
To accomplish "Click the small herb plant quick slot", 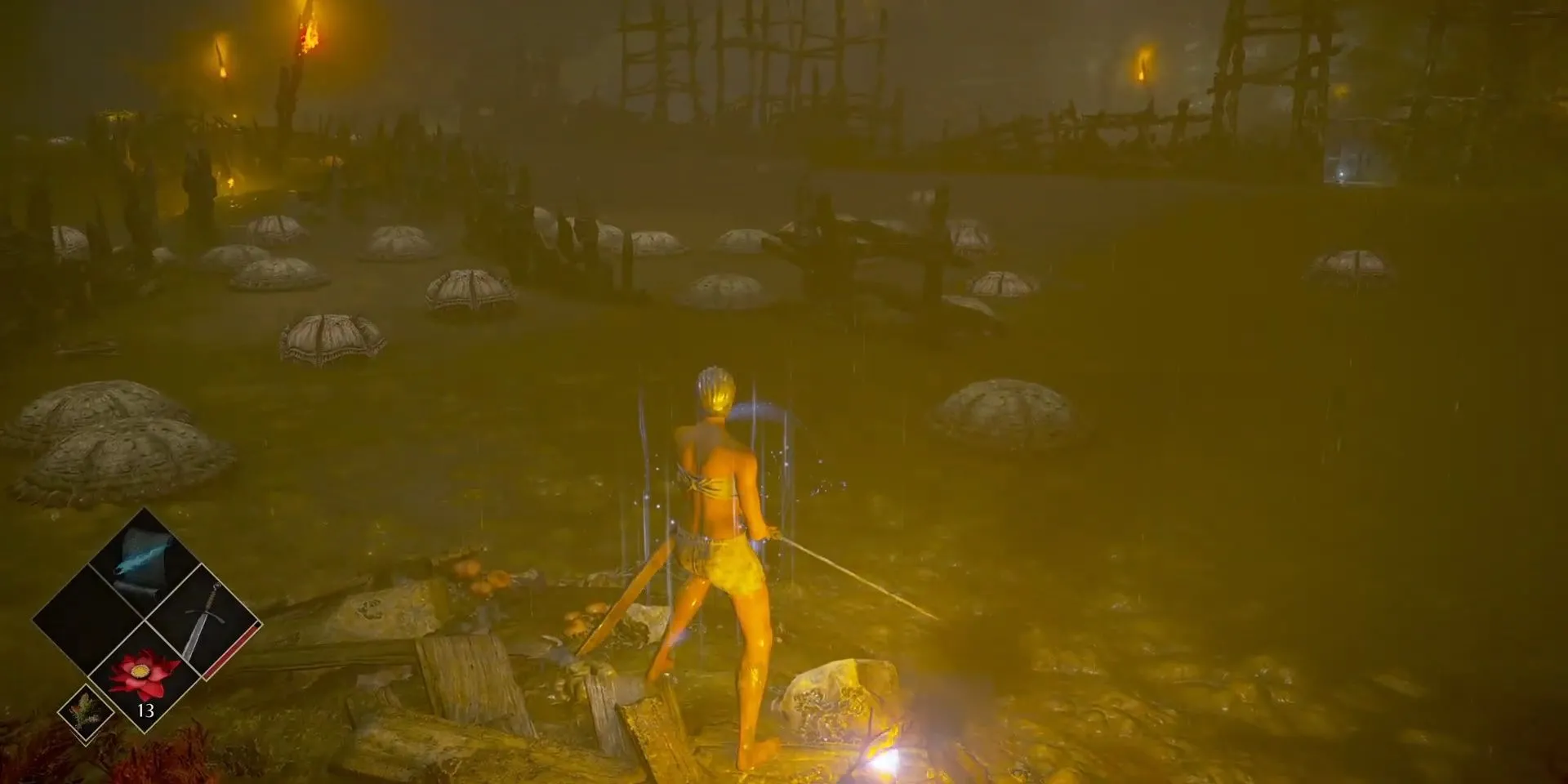I will [x=86, y=712].
